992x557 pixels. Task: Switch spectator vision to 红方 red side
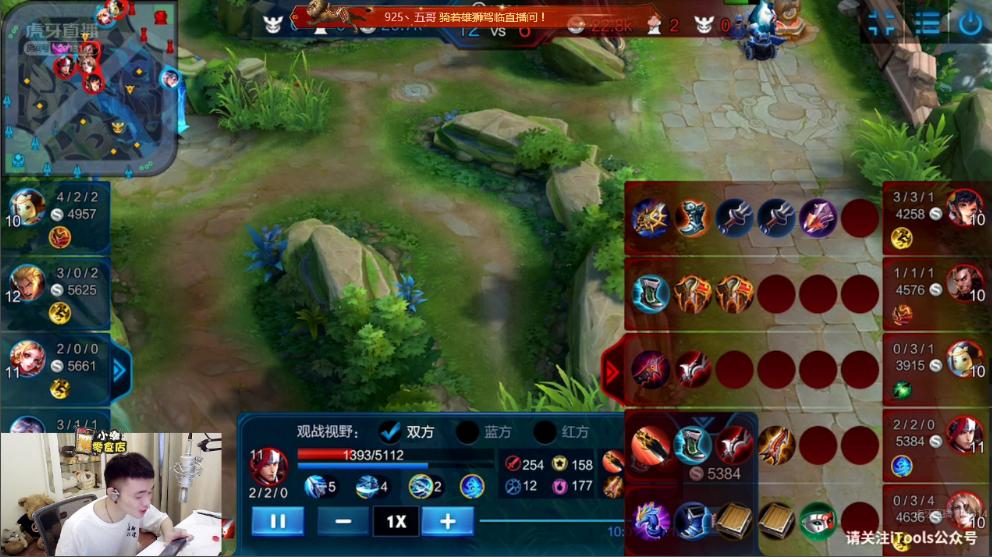tap(545, 432)
